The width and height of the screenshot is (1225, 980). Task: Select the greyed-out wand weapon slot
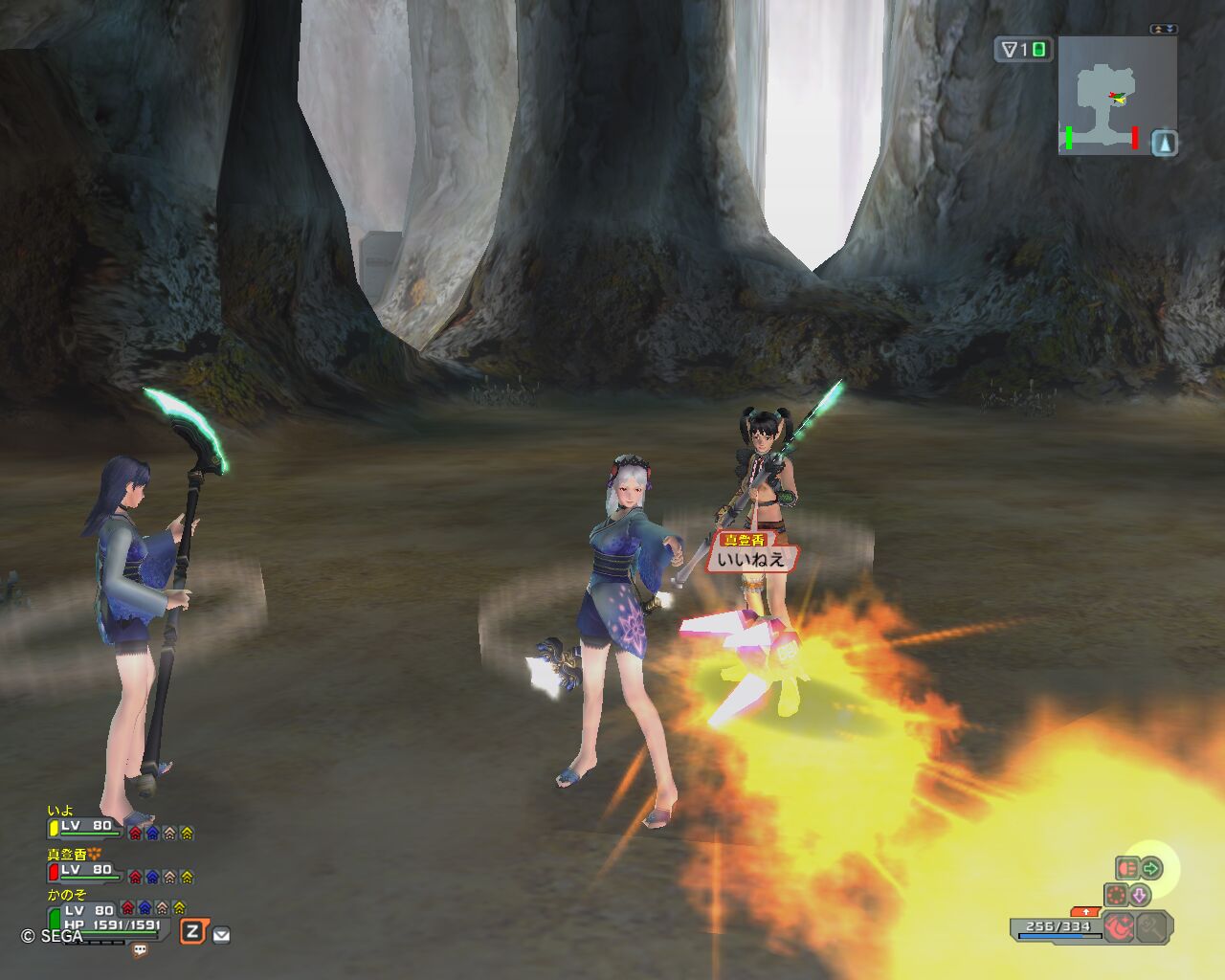pos(1154,926)
